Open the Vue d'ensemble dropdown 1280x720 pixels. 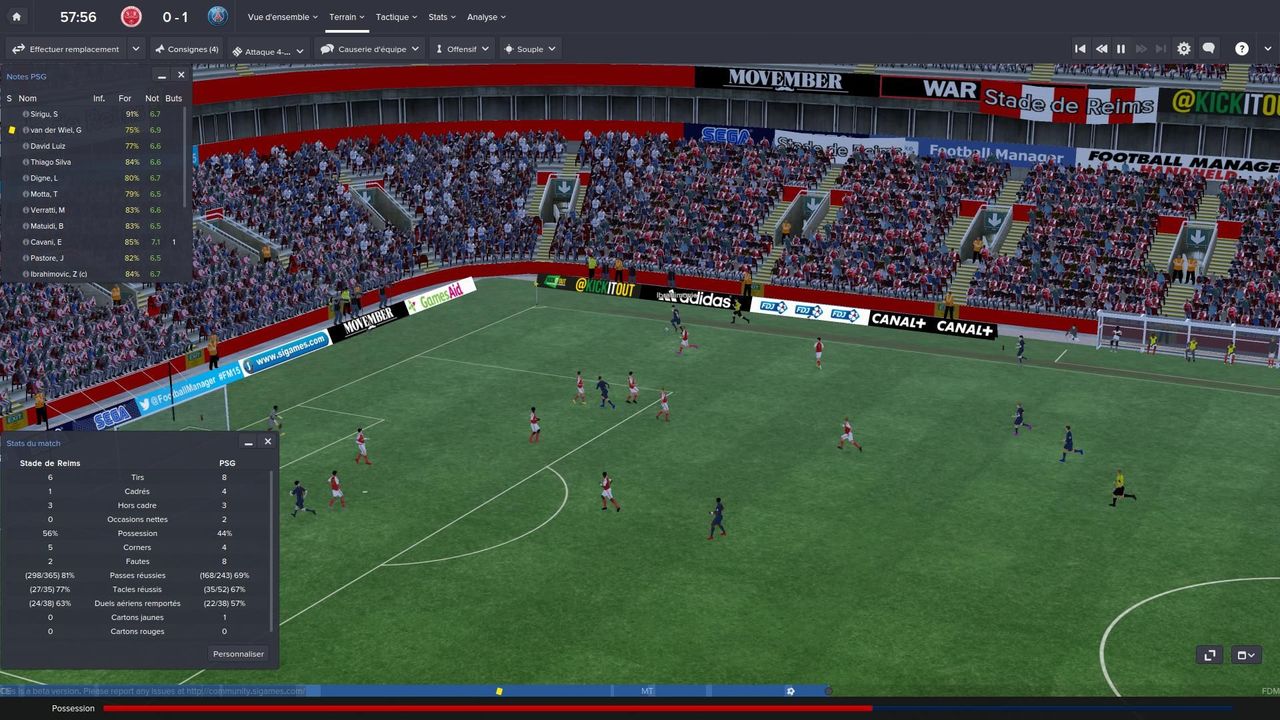282,17
